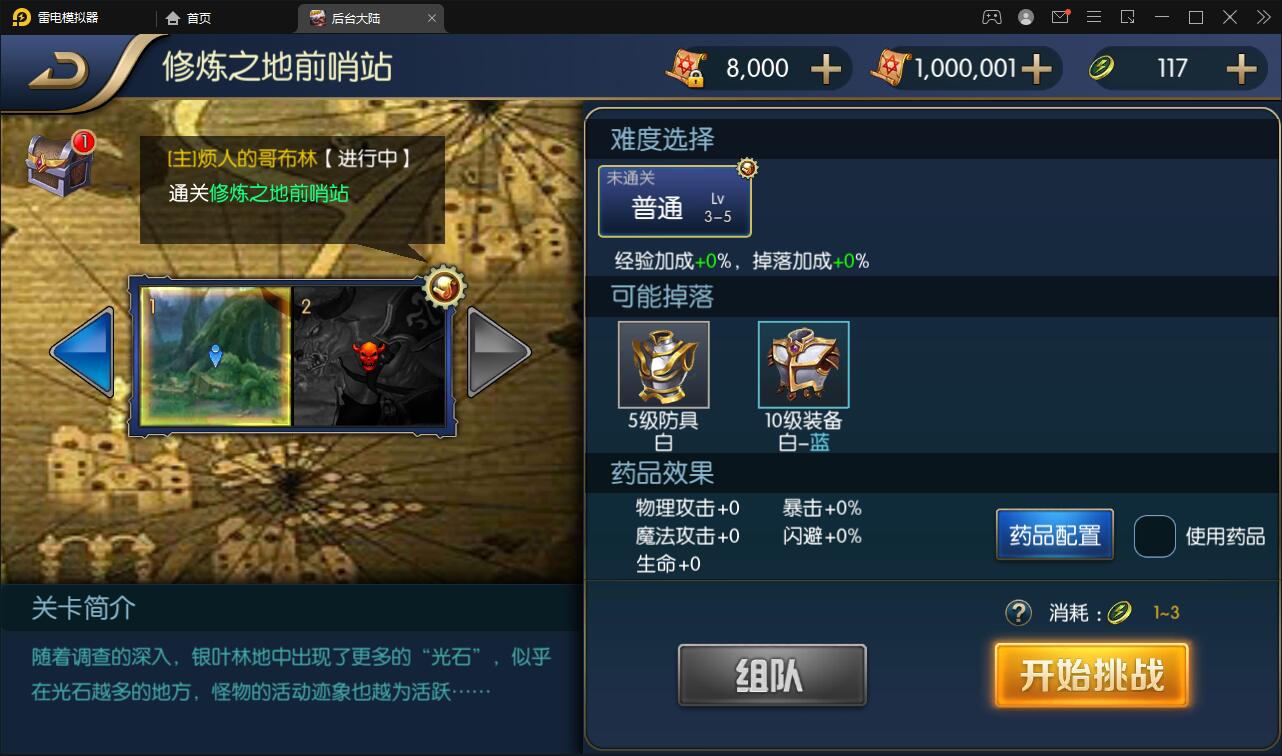The width and height of the screenshot is (1282, 756).
Task: Click the plus button next to 1,000,001 scrolls
Action: [x=1040, y=67]
